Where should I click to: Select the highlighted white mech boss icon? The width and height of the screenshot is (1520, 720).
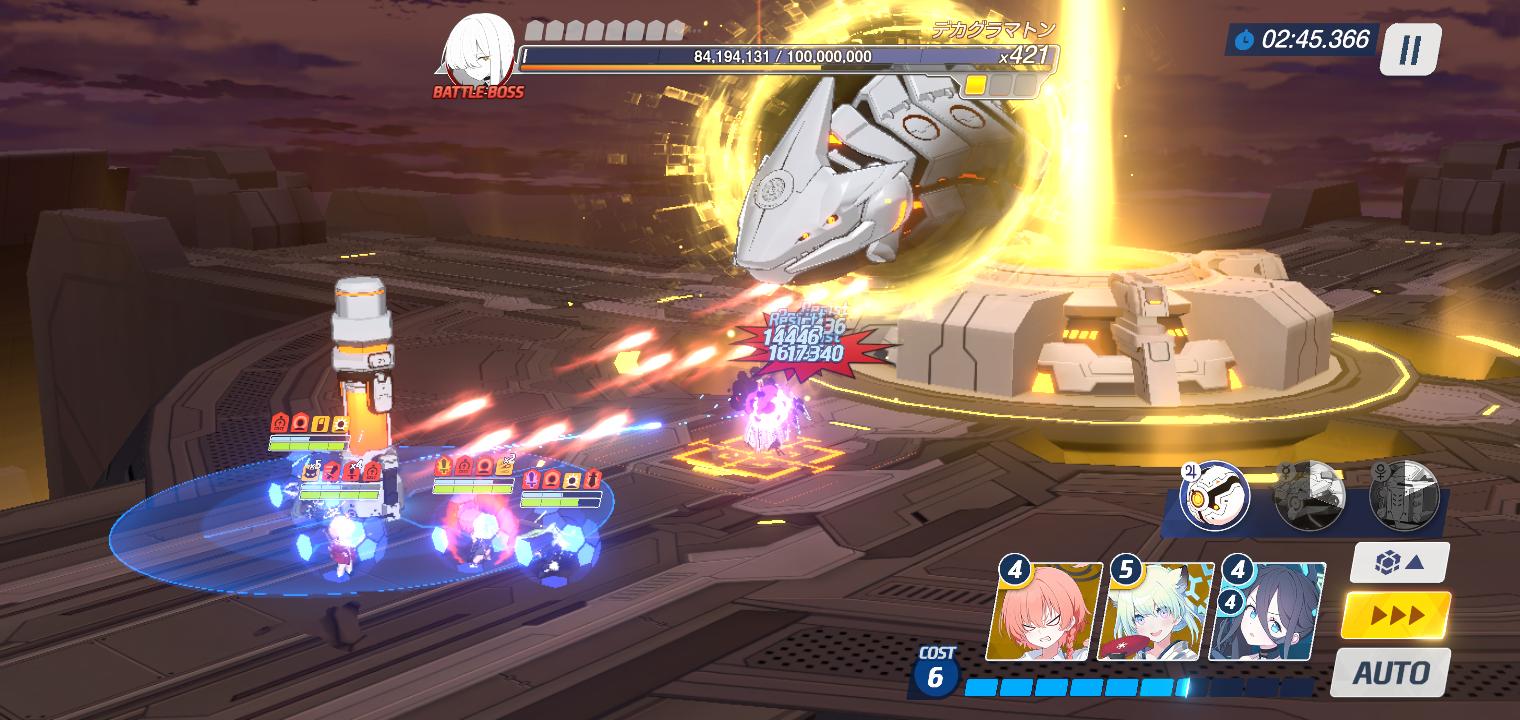coord(1215,494)
